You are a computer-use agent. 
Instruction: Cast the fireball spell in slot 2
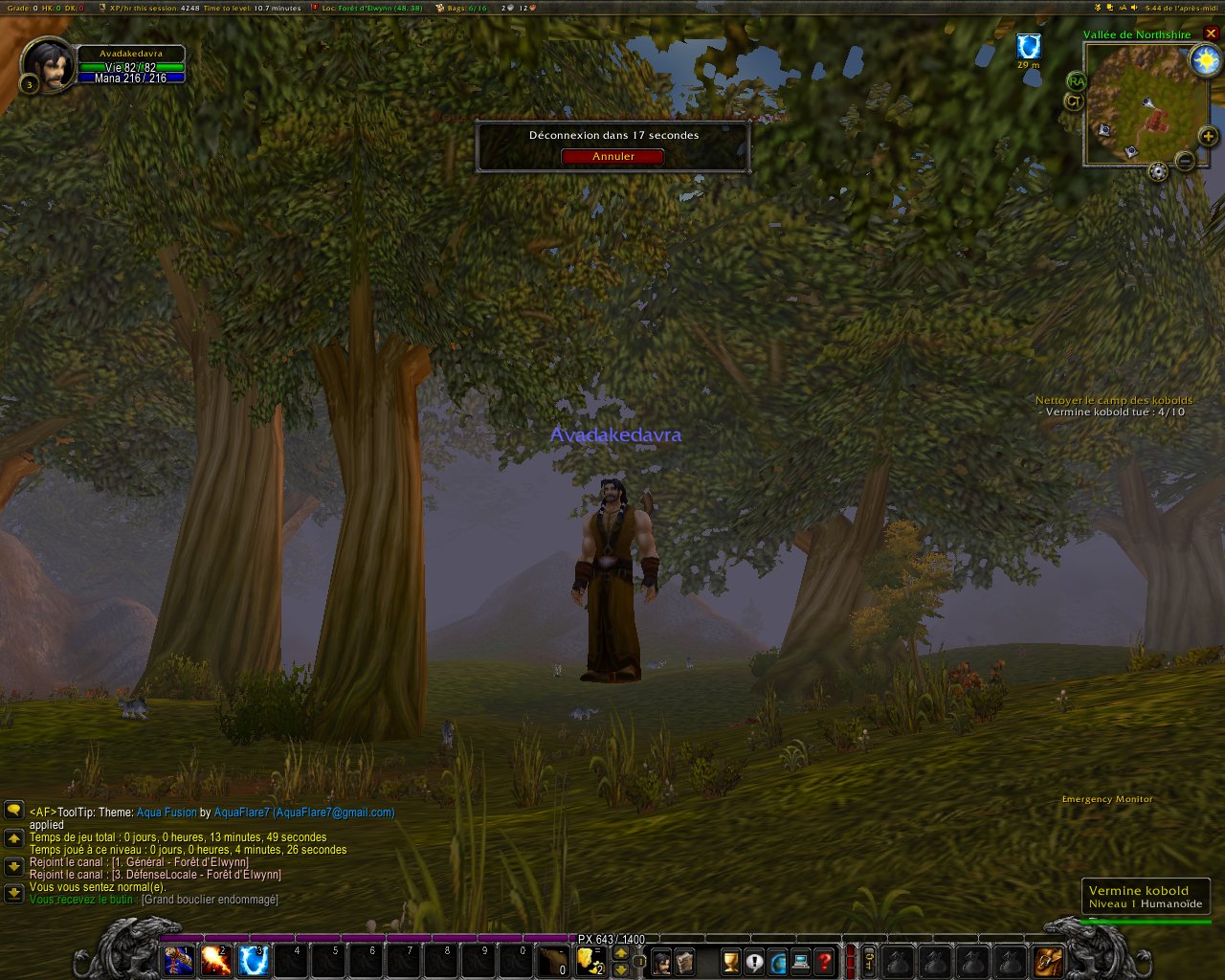click(x=216, y=960)
